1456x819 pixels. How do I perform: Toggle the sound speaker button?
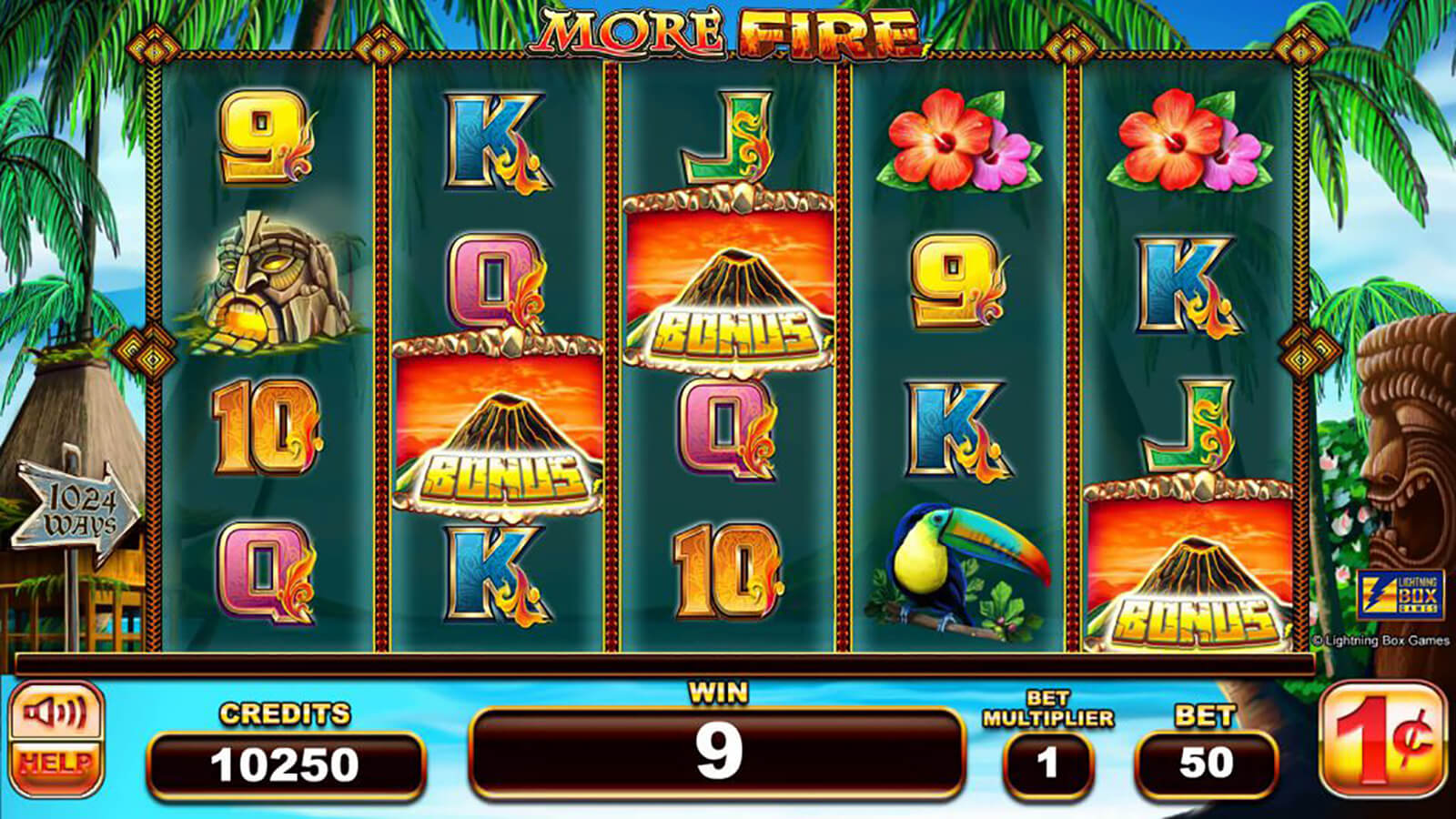[x=56, y=713]
